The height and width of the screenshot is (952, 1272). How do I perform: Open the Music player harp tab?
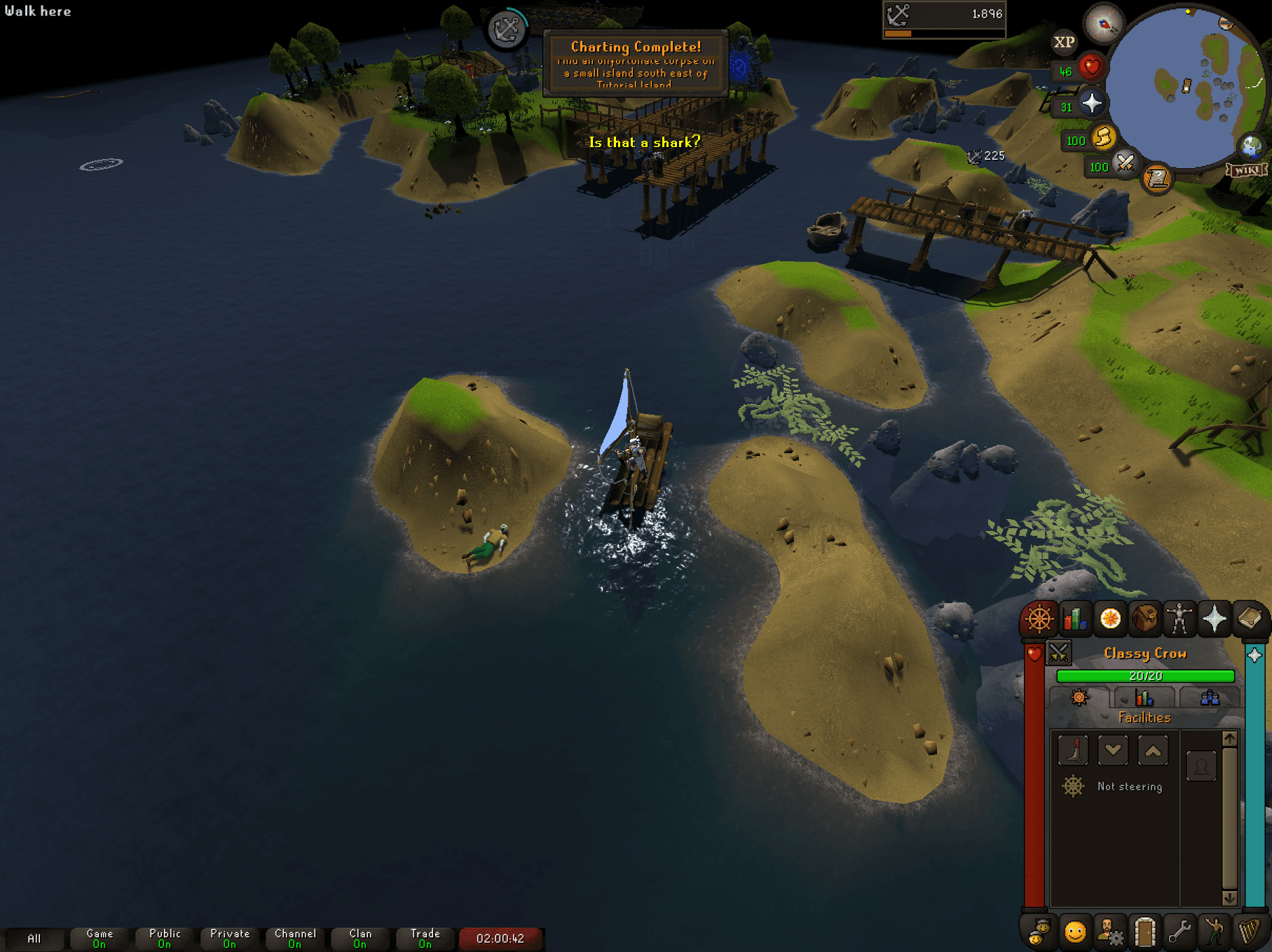[1248, 932]
